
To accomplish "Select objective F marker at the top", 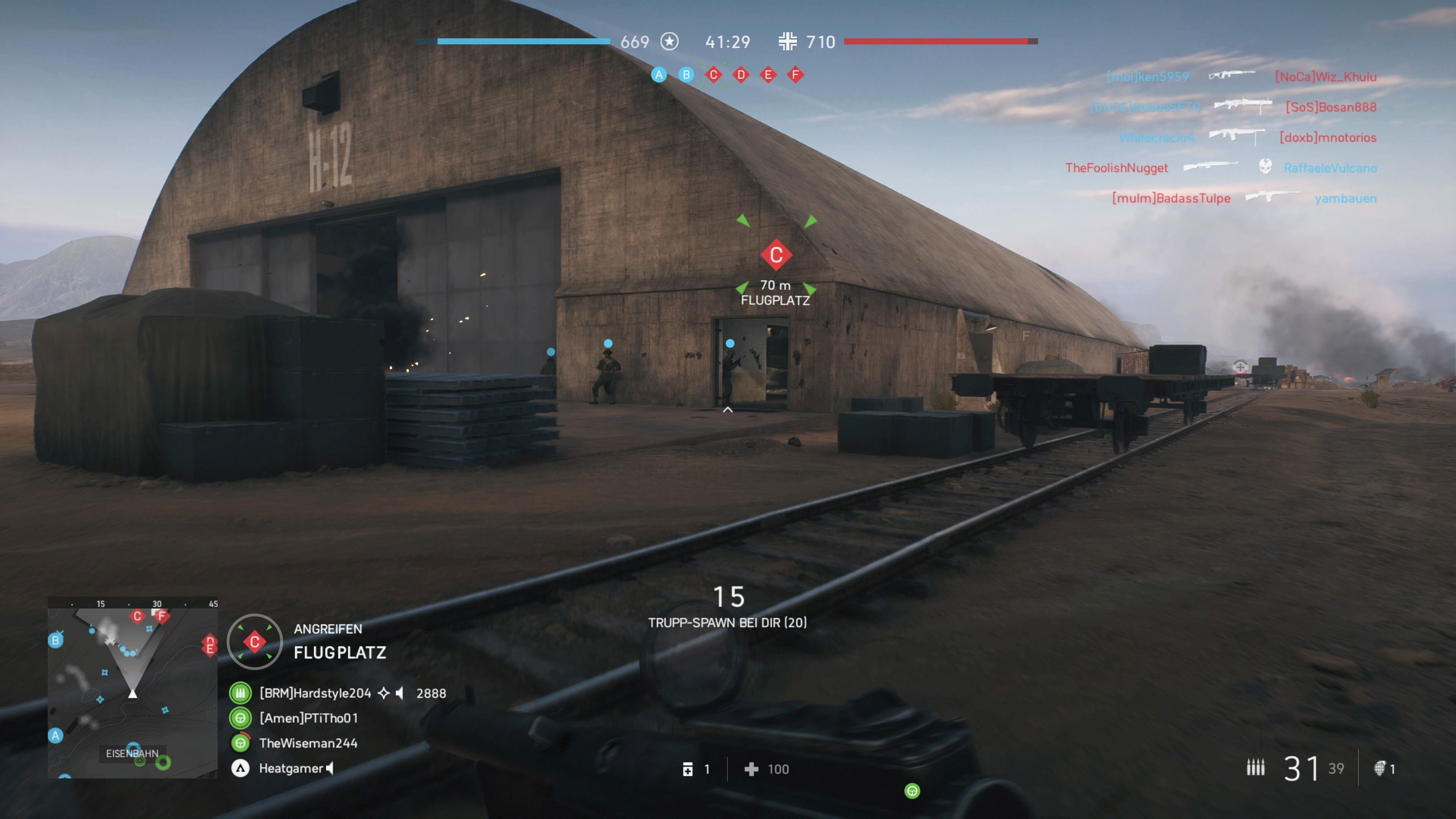I will click(x=796, y=74).
